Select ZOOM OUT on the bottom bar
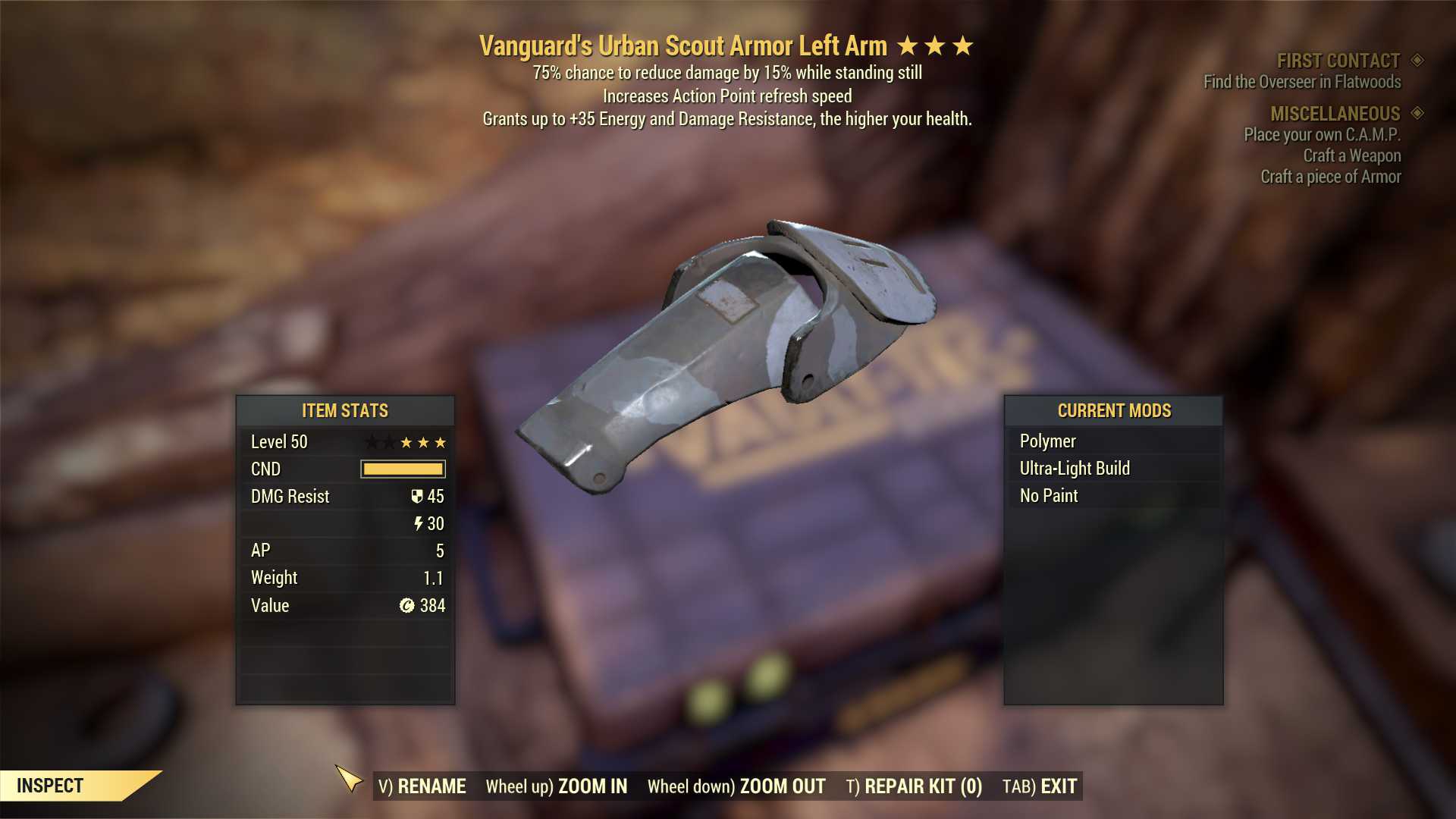This screenshot has height=819, width=1456. pos(736,786)
